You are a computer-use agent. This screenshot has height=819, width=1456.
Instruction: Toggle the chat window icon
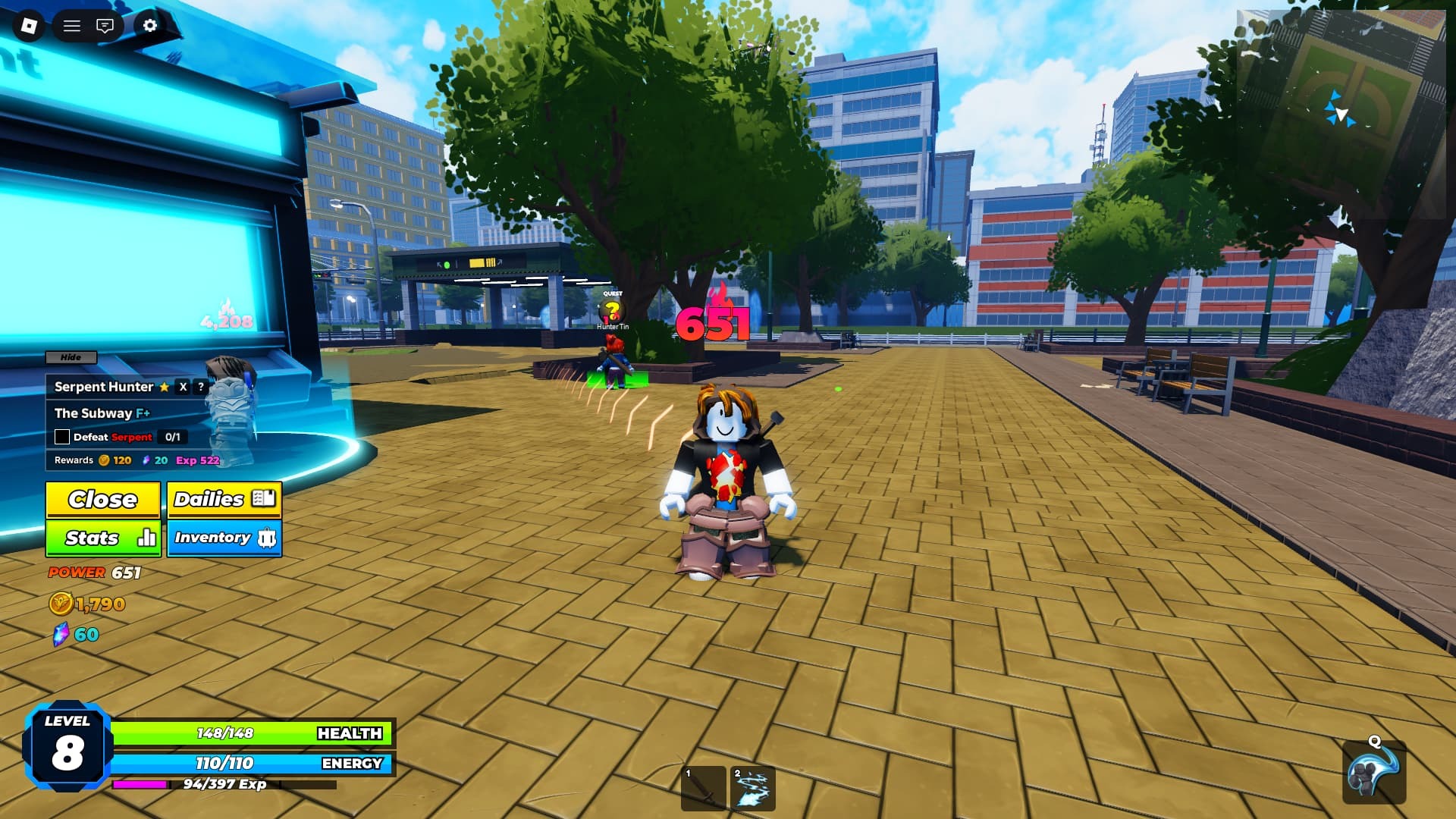(x=105, y=26)
